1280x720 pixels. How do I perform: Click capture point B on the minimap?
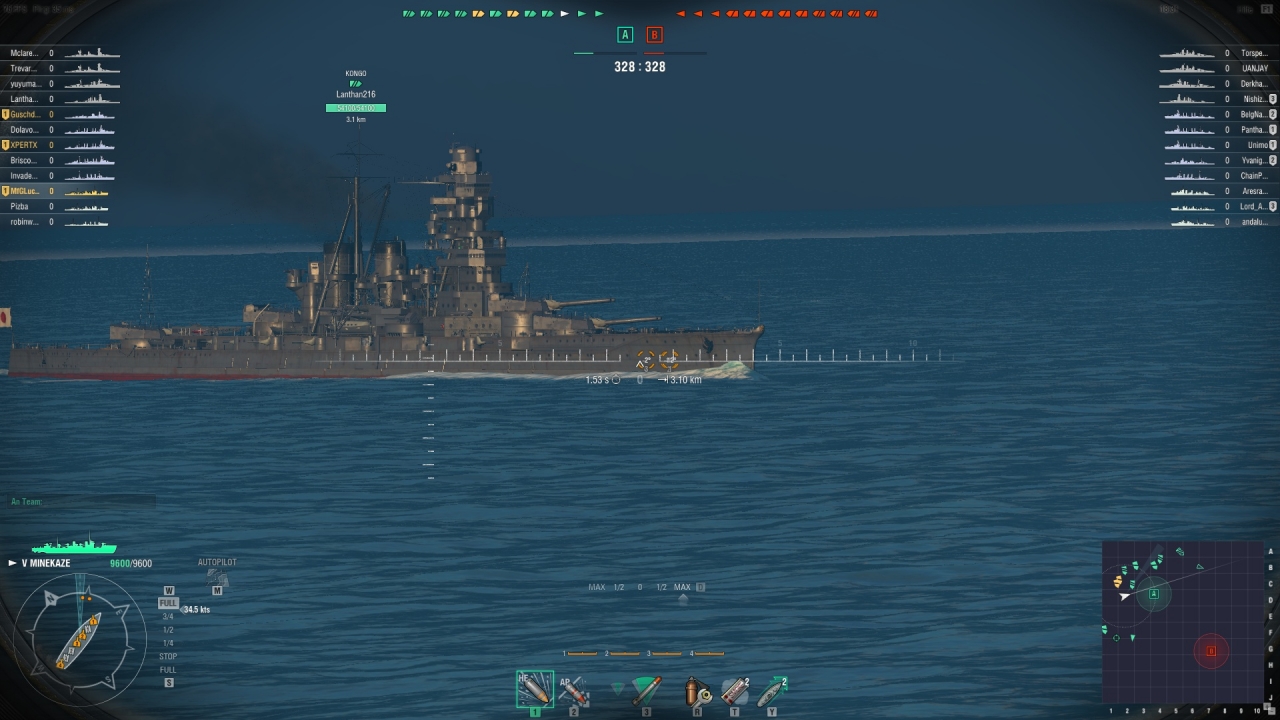[x=1211, y=651]
